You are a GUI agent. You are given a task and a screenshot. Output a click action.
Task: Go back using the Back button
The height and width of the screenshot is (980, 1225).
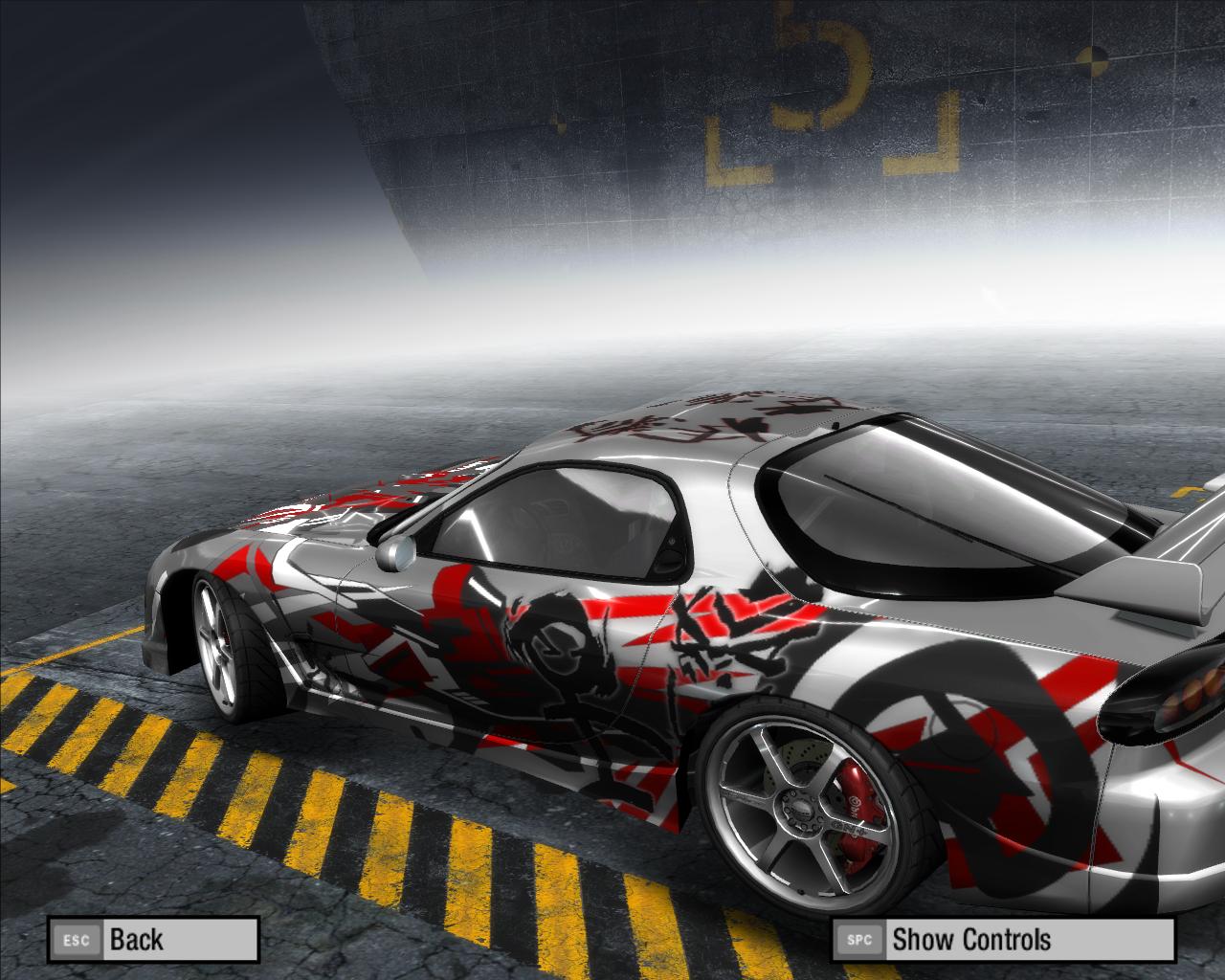[x=153, y=939]
